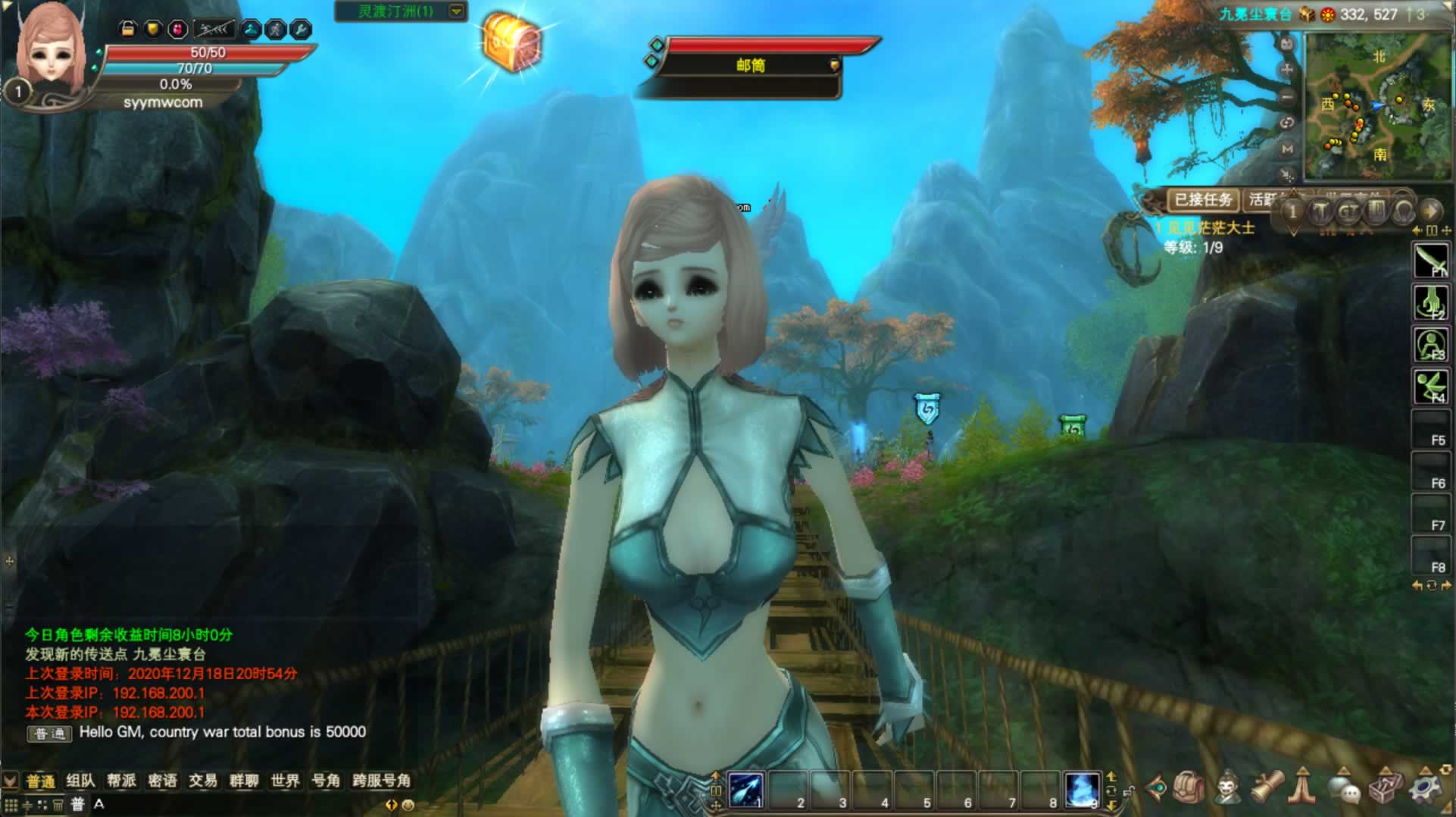The width and height of the screenshot is (1456, 817).
Task: Open the backpack inventory
Action: click(1189, 788)
